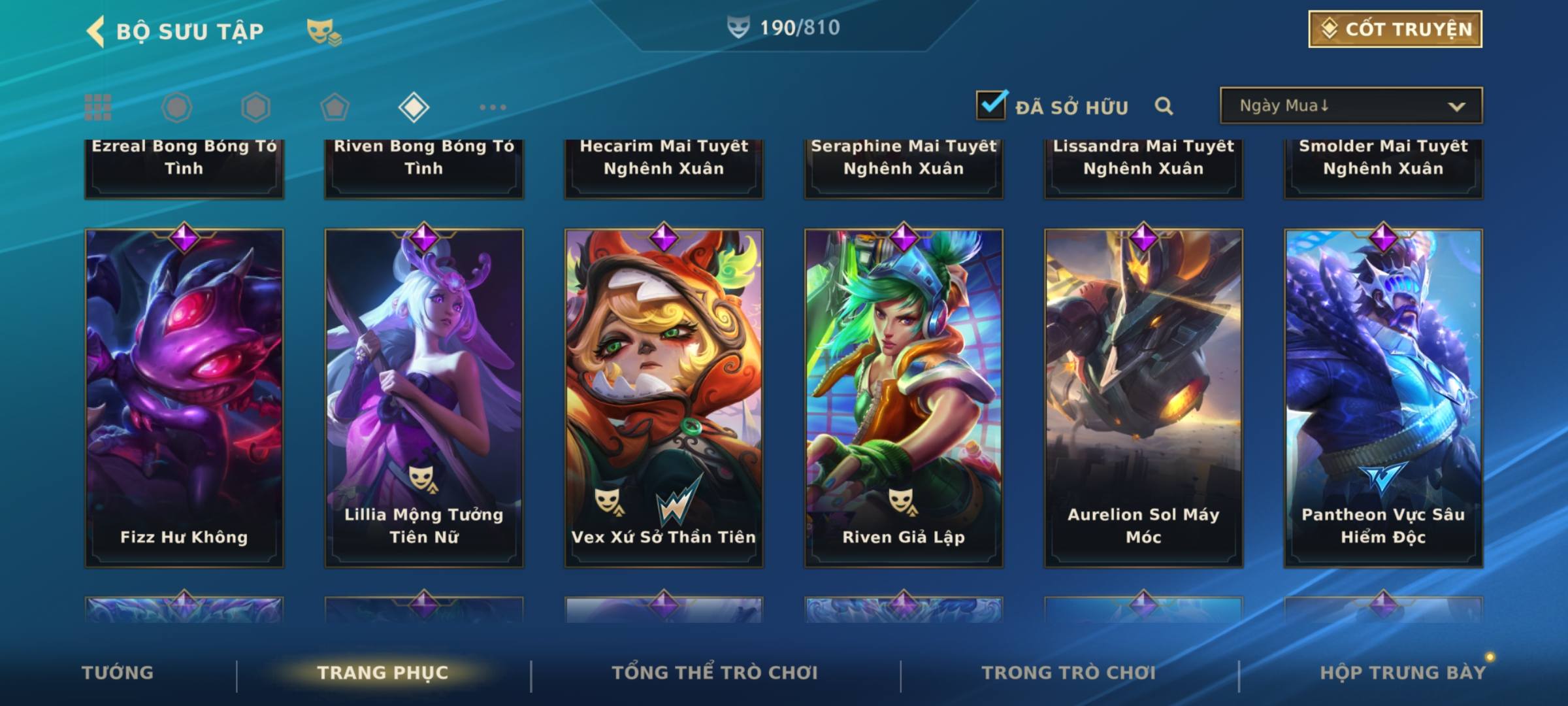Expand the Ngày Mua sort dropdown
Image resolution: width=1568 pixels, height=706 pixels.
pyautogui.click(x=1351, y=106)
